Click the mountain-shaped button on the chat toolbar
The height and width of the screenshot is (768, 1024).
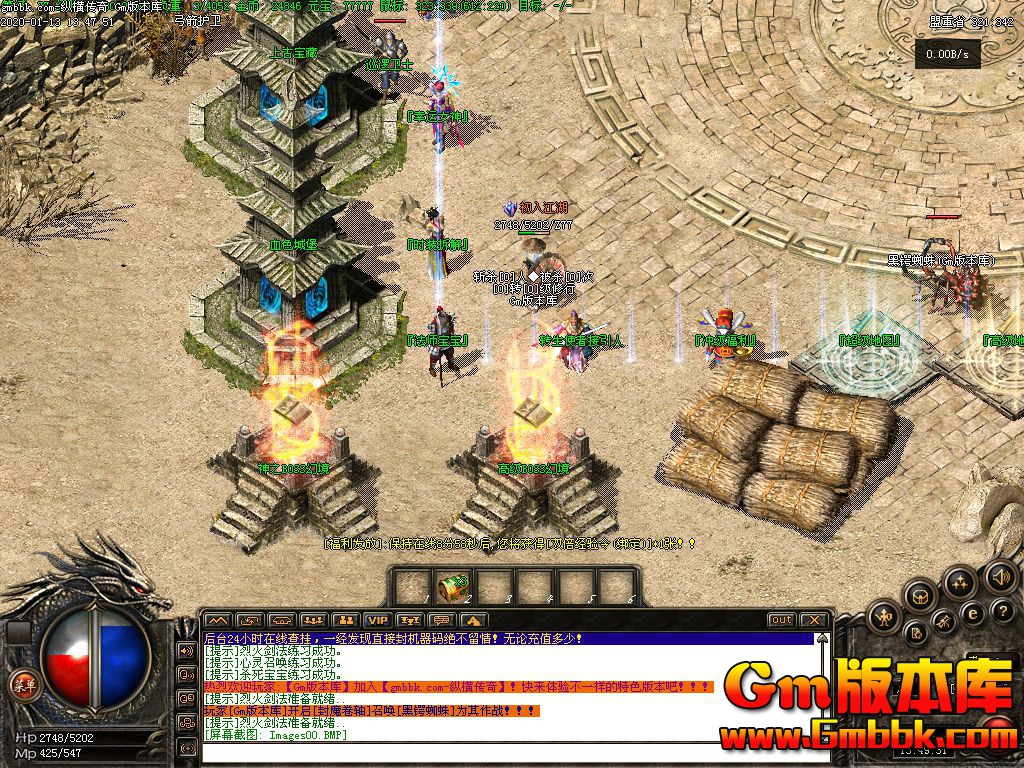(473, 621)
